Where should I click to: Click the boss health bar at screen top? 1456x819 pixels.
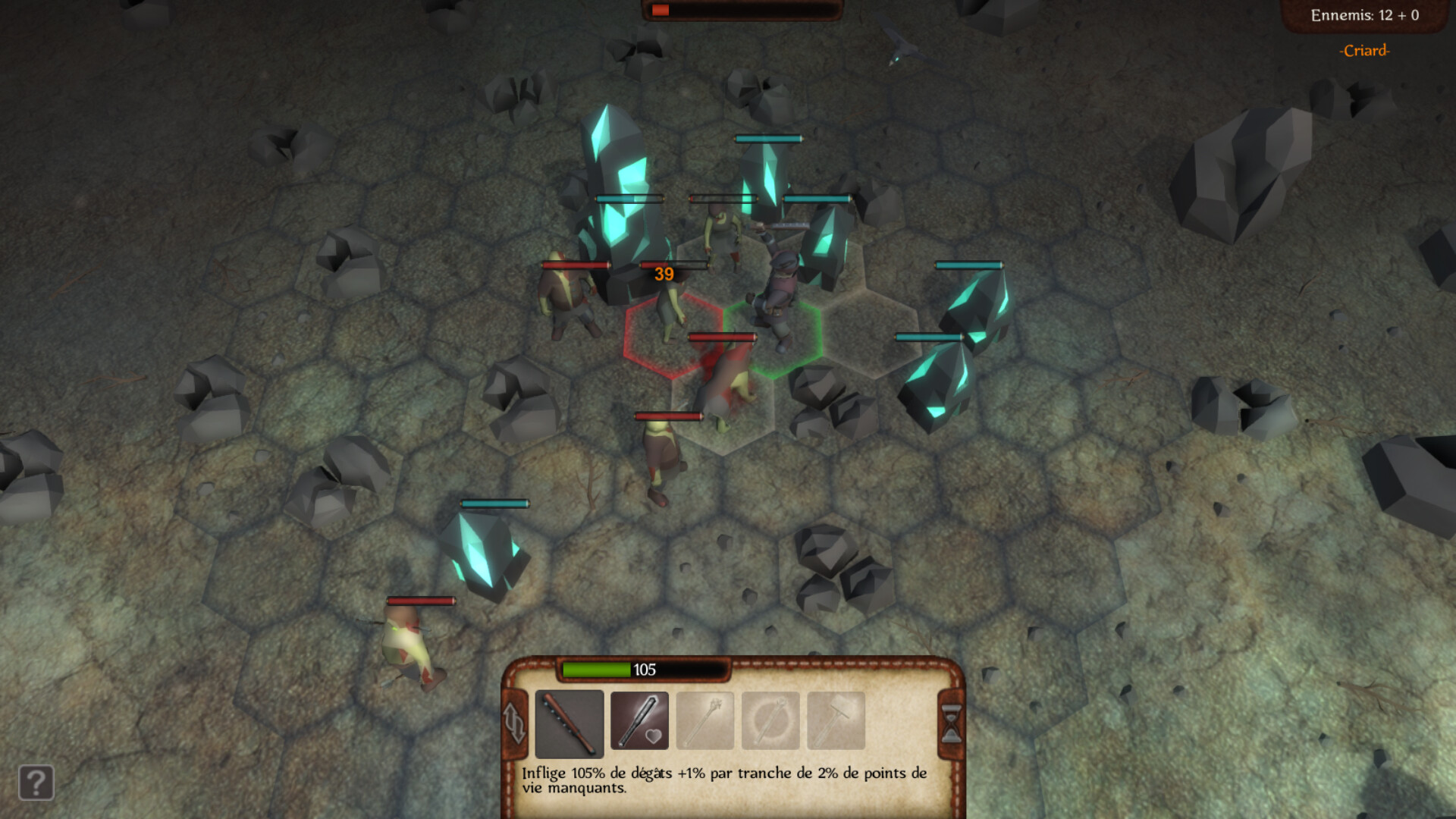[742, 9]
